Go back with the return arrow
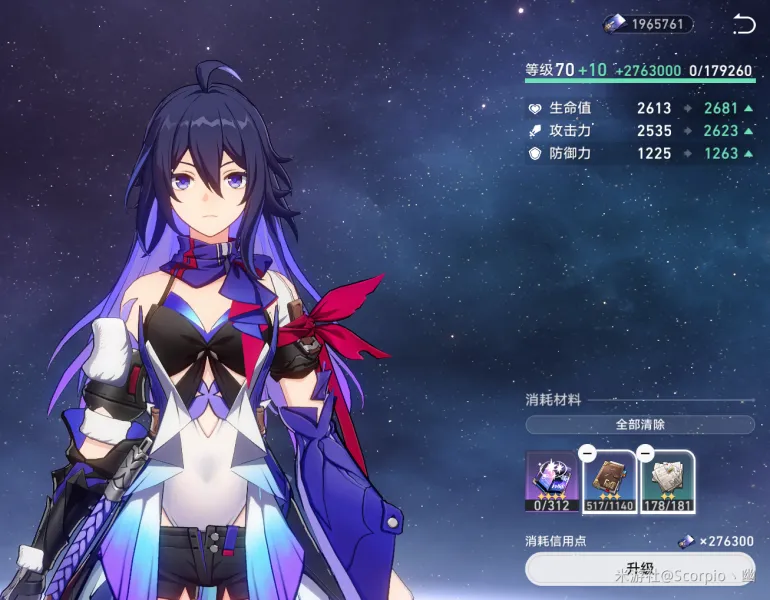 743,24
